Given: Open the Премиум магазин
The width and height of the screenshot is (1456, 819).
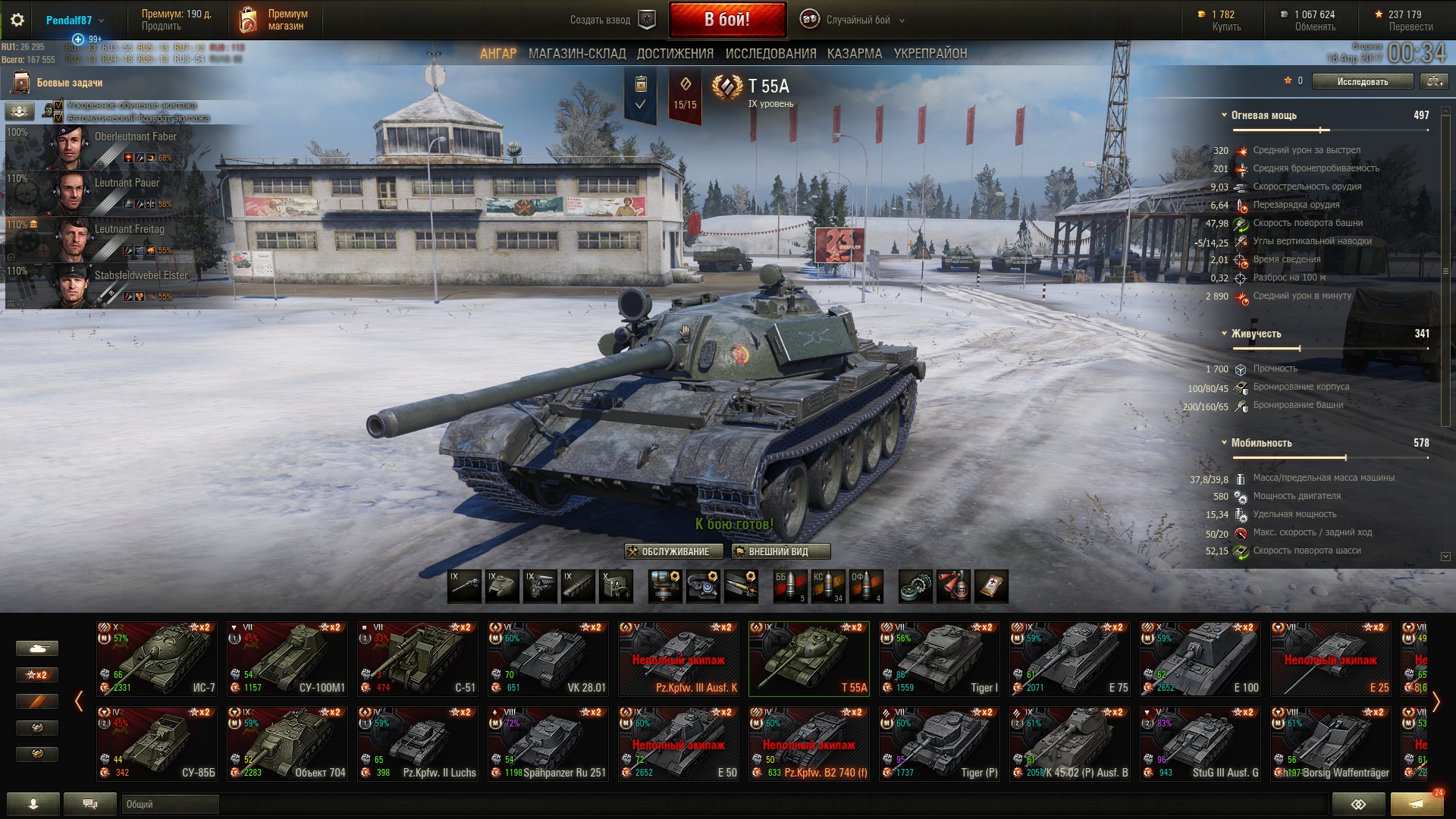Looking at the screenshot, I should [275, 20].
